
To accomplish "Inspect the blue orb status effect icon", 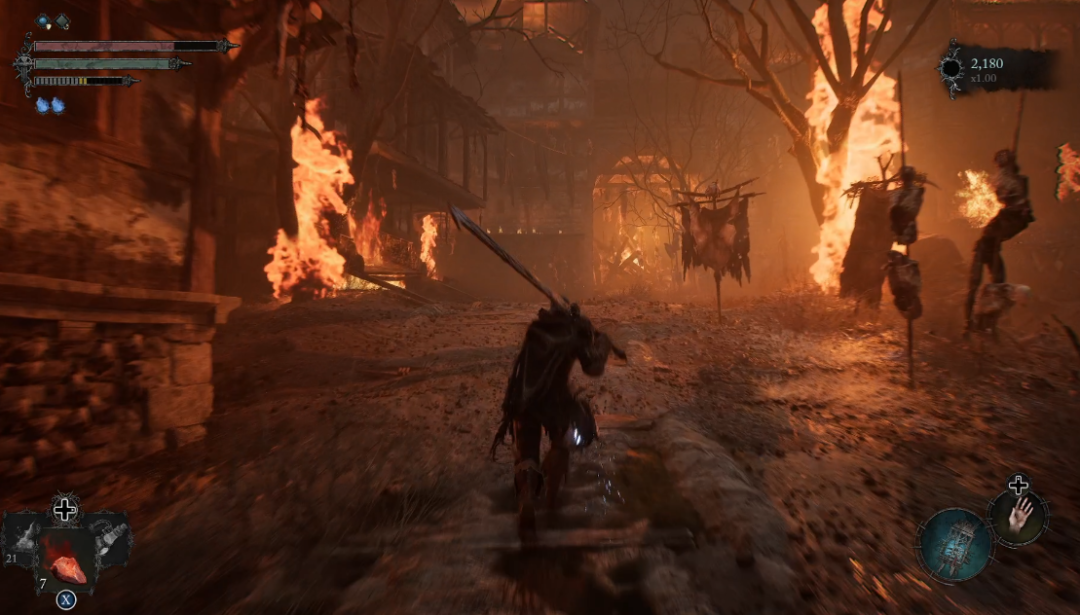I will [x=44, y=20].
